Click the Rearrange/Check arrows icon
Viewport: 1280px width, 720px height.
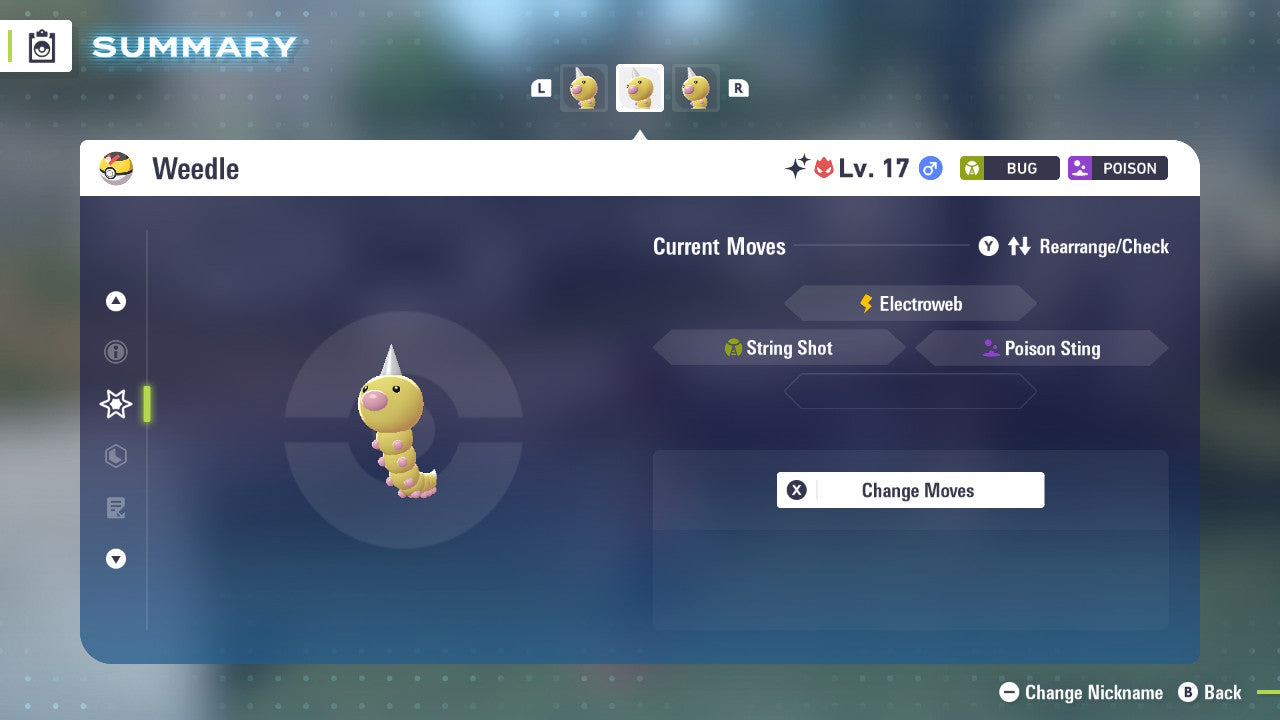click(x=1019, y=246)
